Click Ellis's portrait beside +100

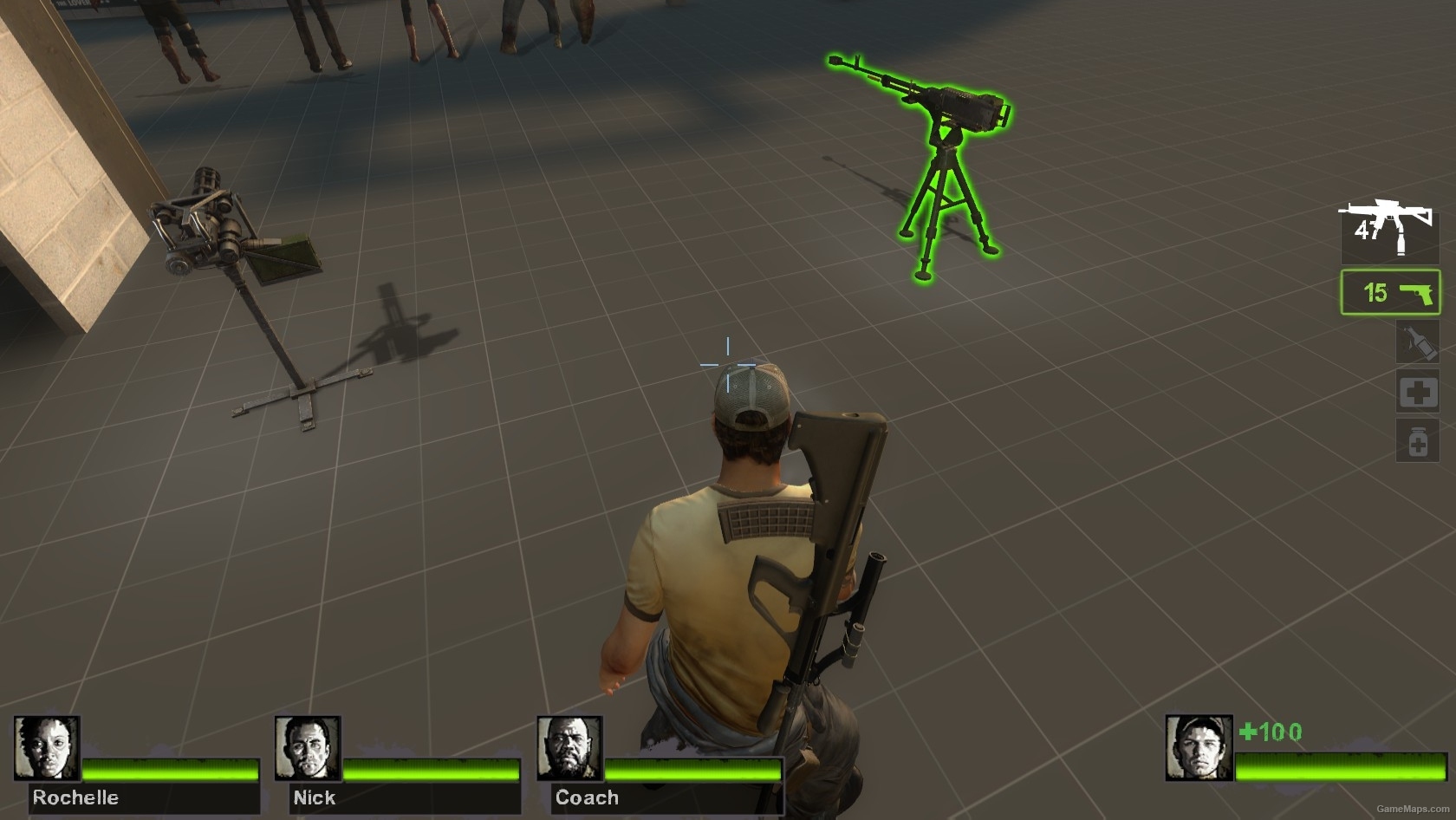click(1199, 747)
